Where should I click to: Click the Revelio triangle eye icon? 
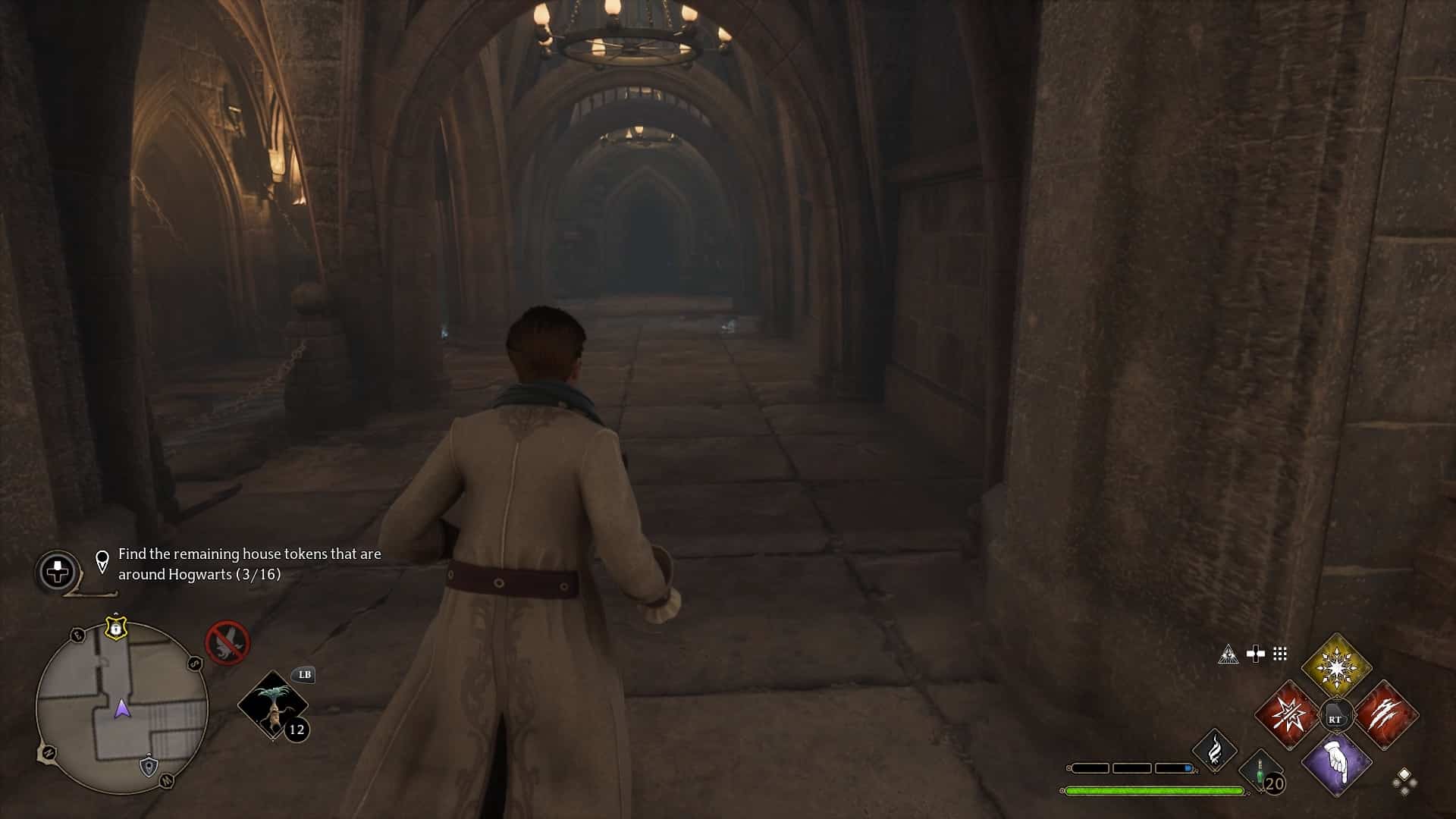(x=1228, y=654)
